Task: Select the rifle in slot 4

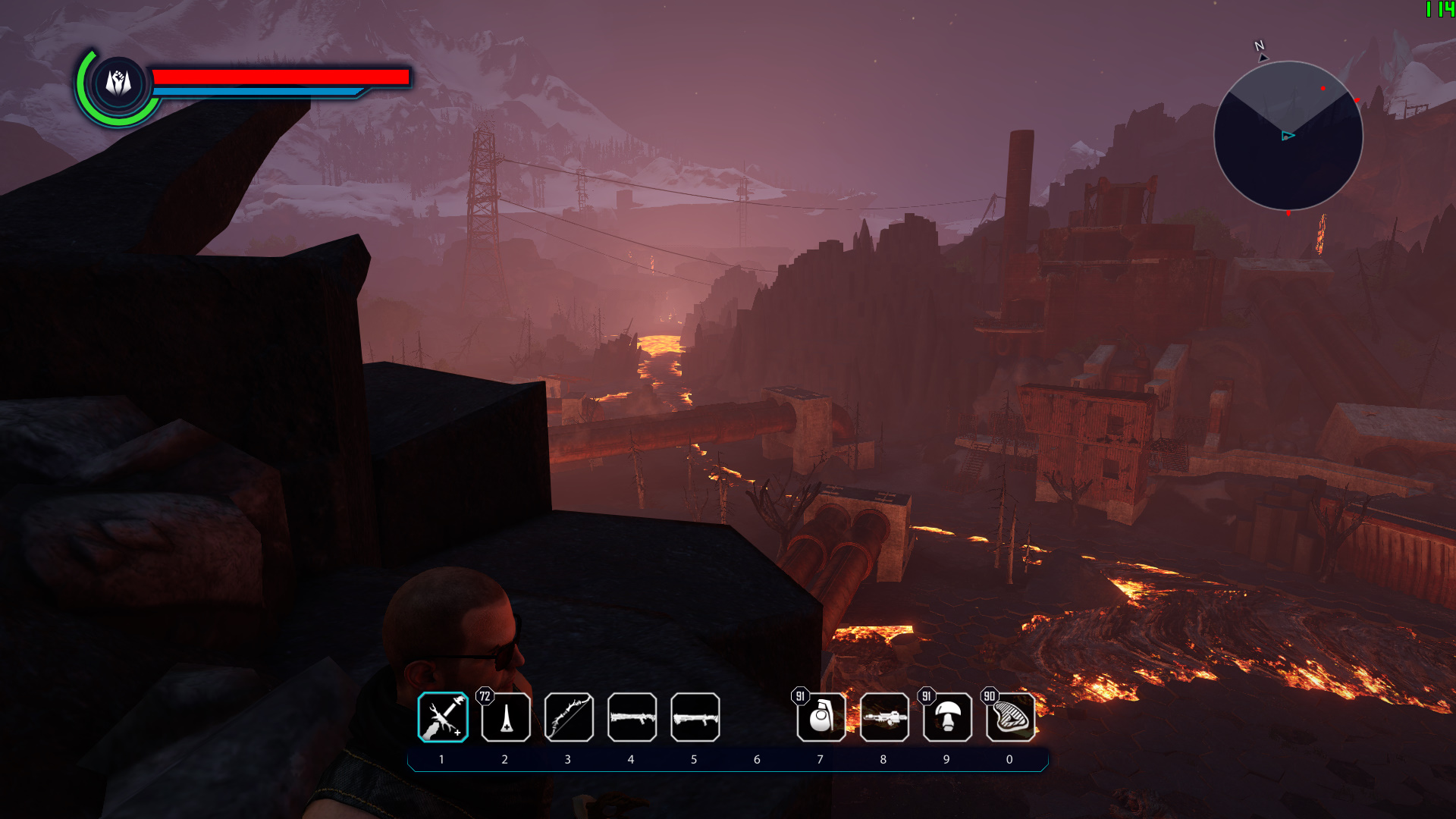Action: [632, 717]
